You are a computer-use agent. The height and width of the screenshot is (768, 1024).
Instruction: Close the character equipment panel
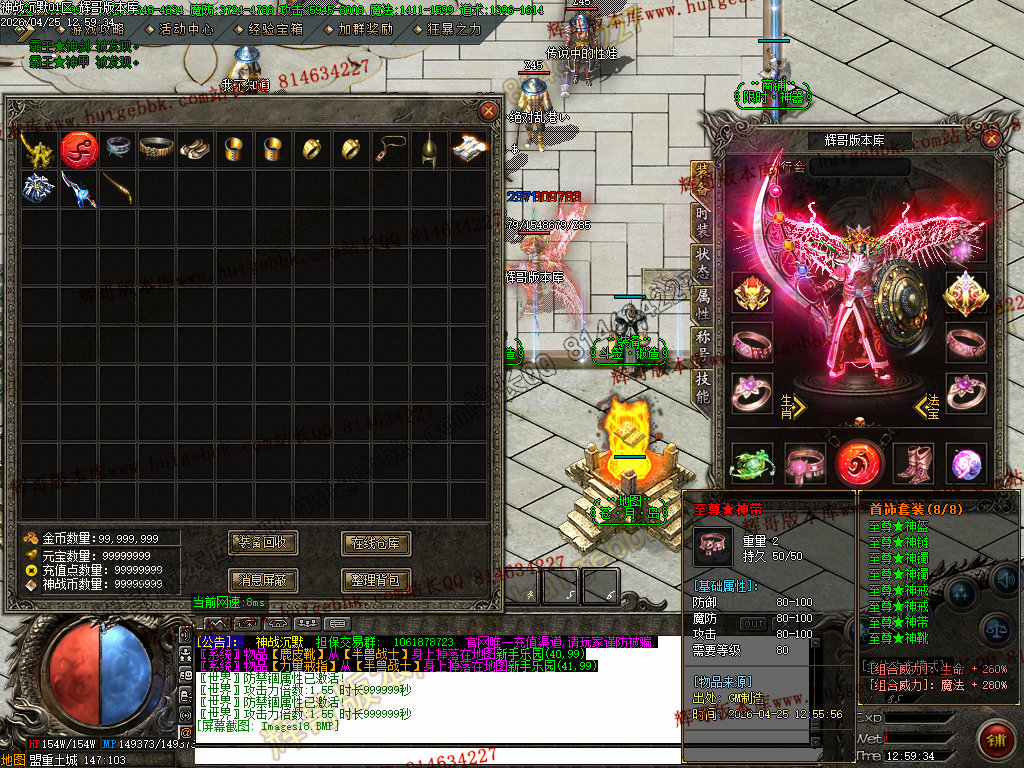[992, 140]
